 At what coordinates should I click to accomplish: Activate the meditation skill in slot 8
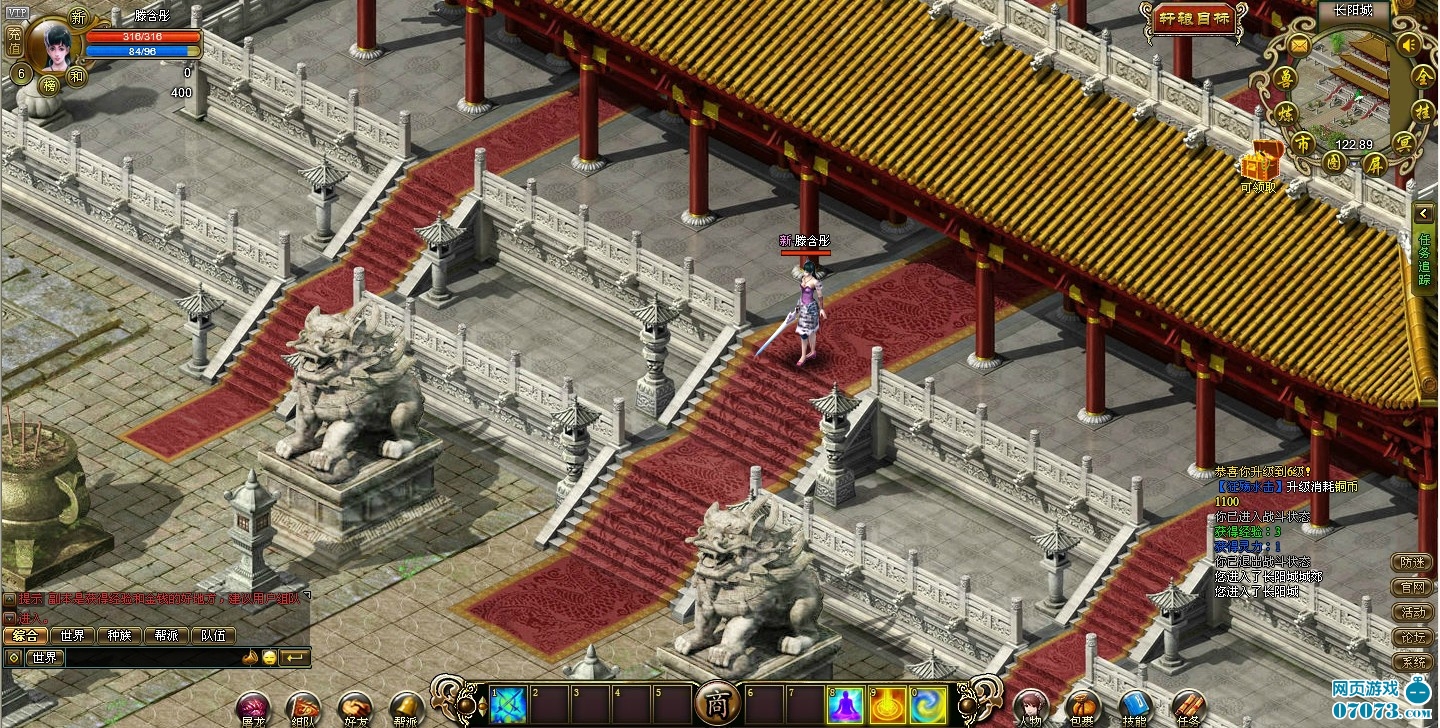click(846, 705)
